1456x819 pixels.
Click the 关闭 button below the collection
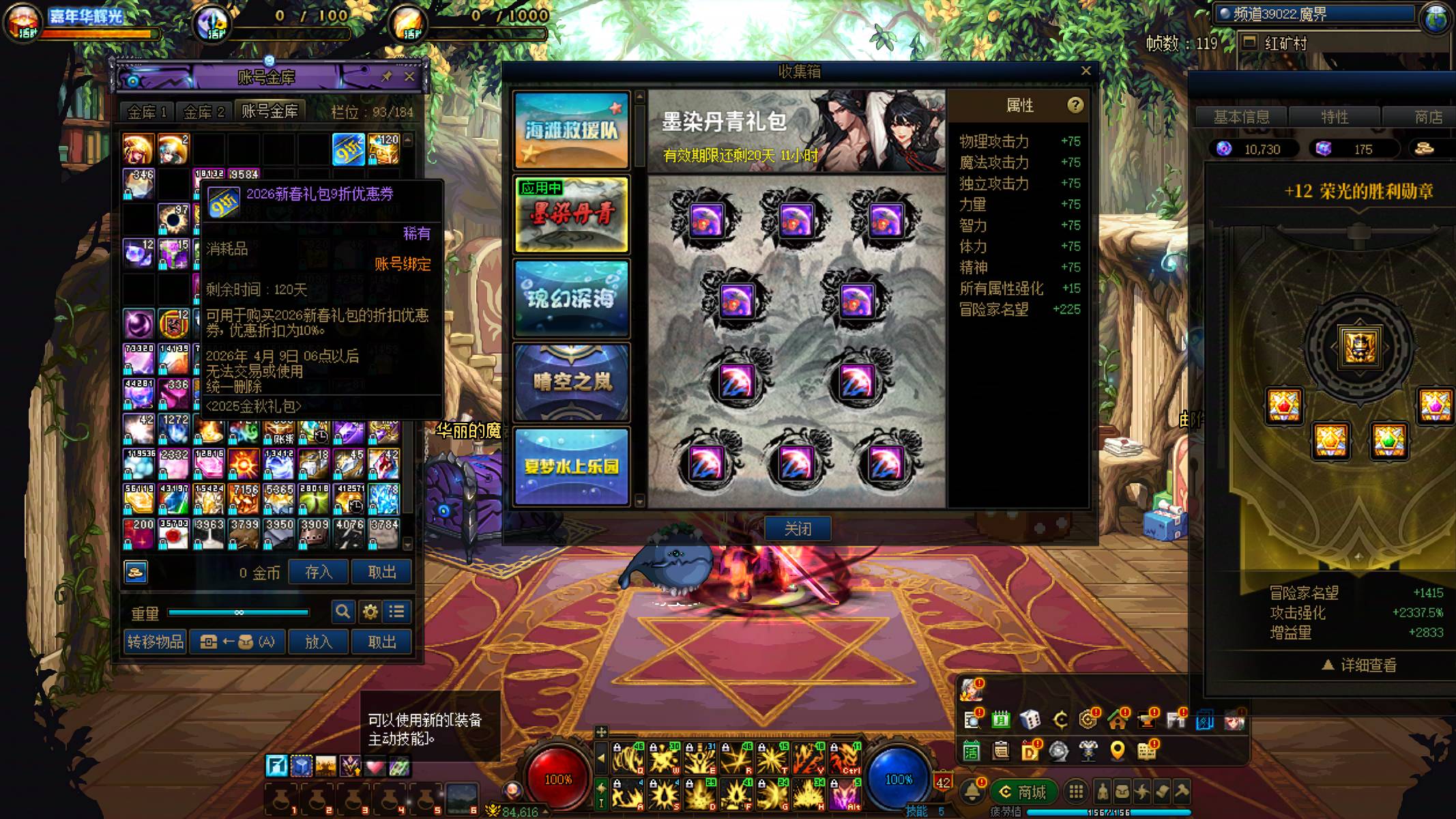tap(797, 528)
